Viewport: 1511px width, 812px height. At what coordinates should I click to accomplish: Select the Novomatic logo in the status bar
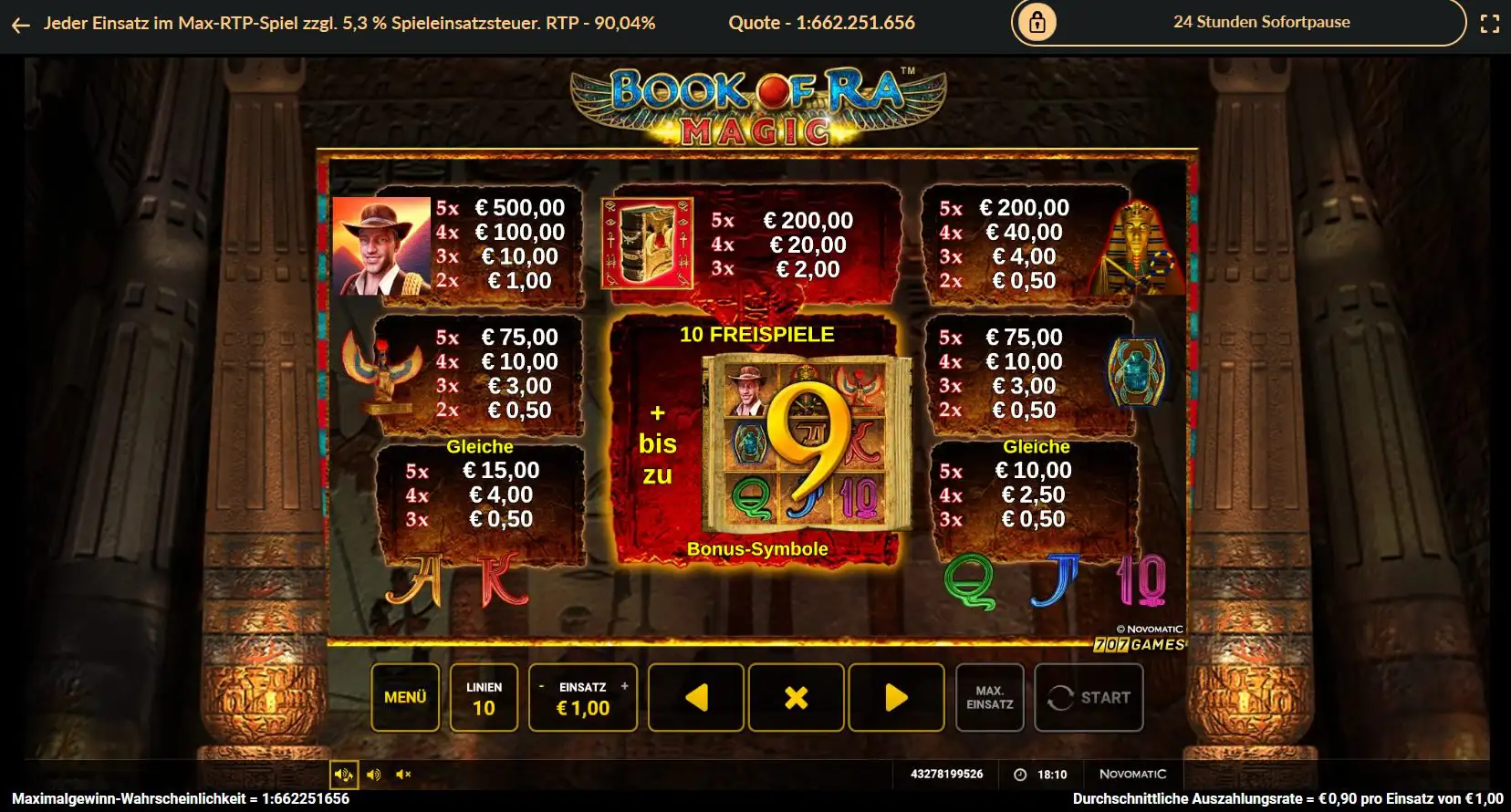(1134, 773)
